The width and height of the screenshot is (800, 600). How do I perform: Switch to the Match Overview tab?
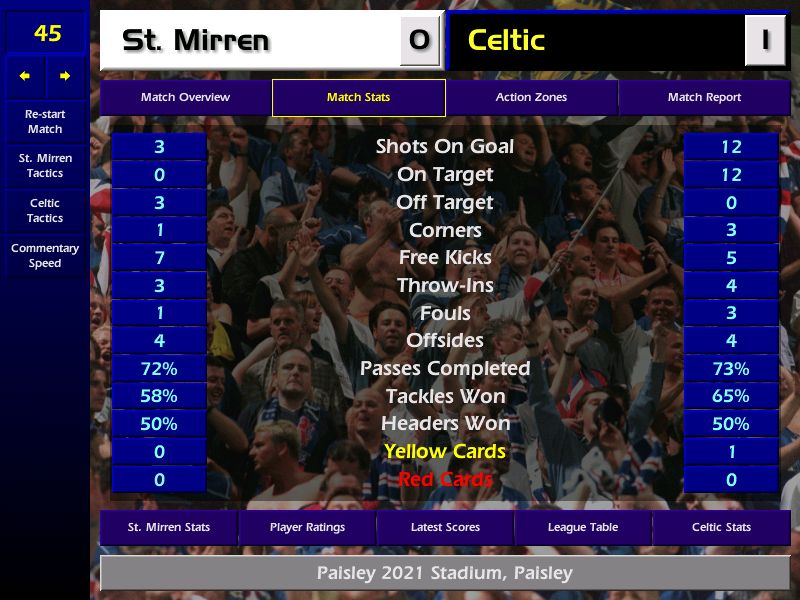185,98
